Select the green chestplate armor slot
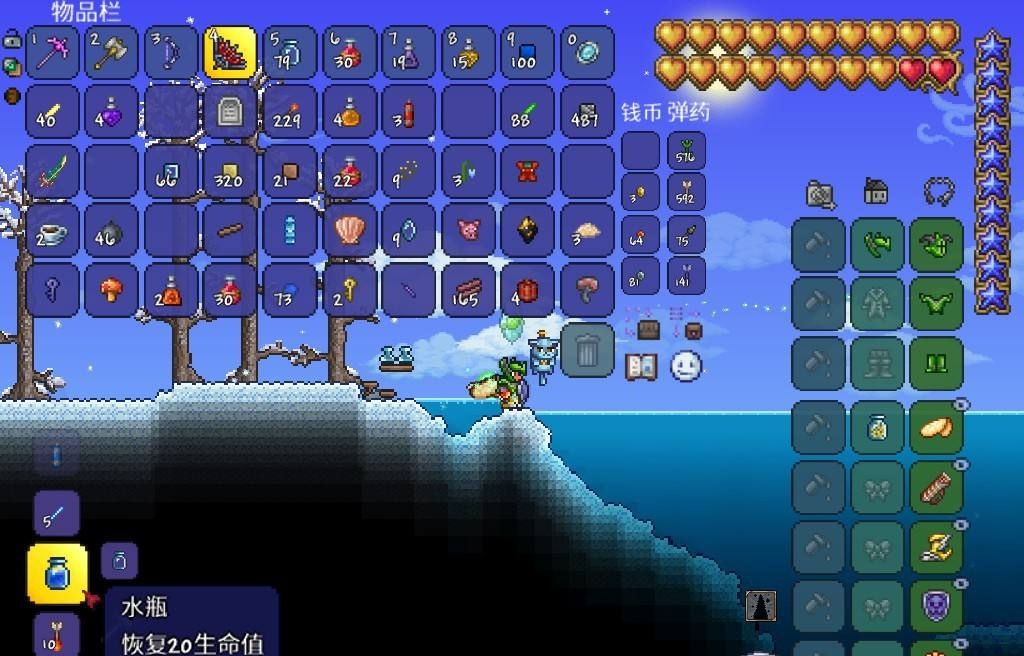The height and width of the screenshot is (656, 1024). (x=937, y=304)
